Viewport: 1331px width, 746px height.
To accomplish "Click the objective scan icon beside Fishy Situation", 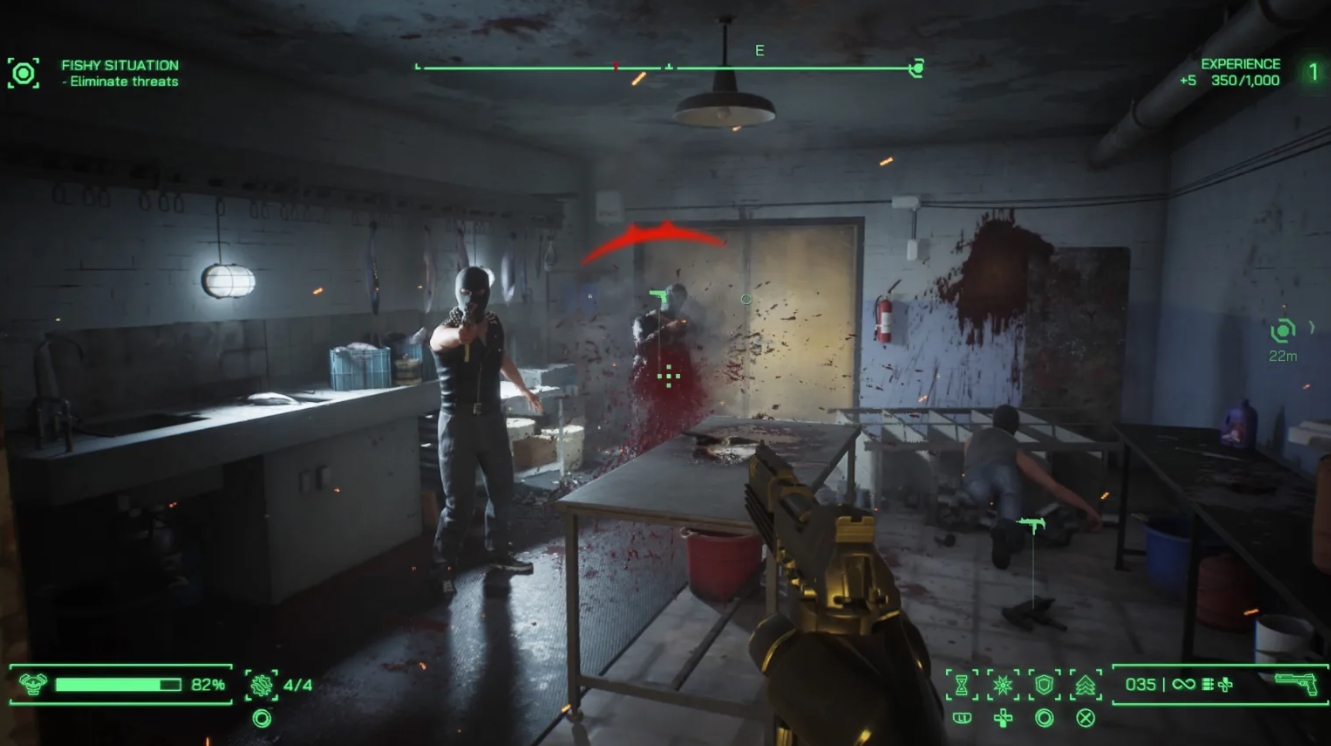I will click(23, 72).
